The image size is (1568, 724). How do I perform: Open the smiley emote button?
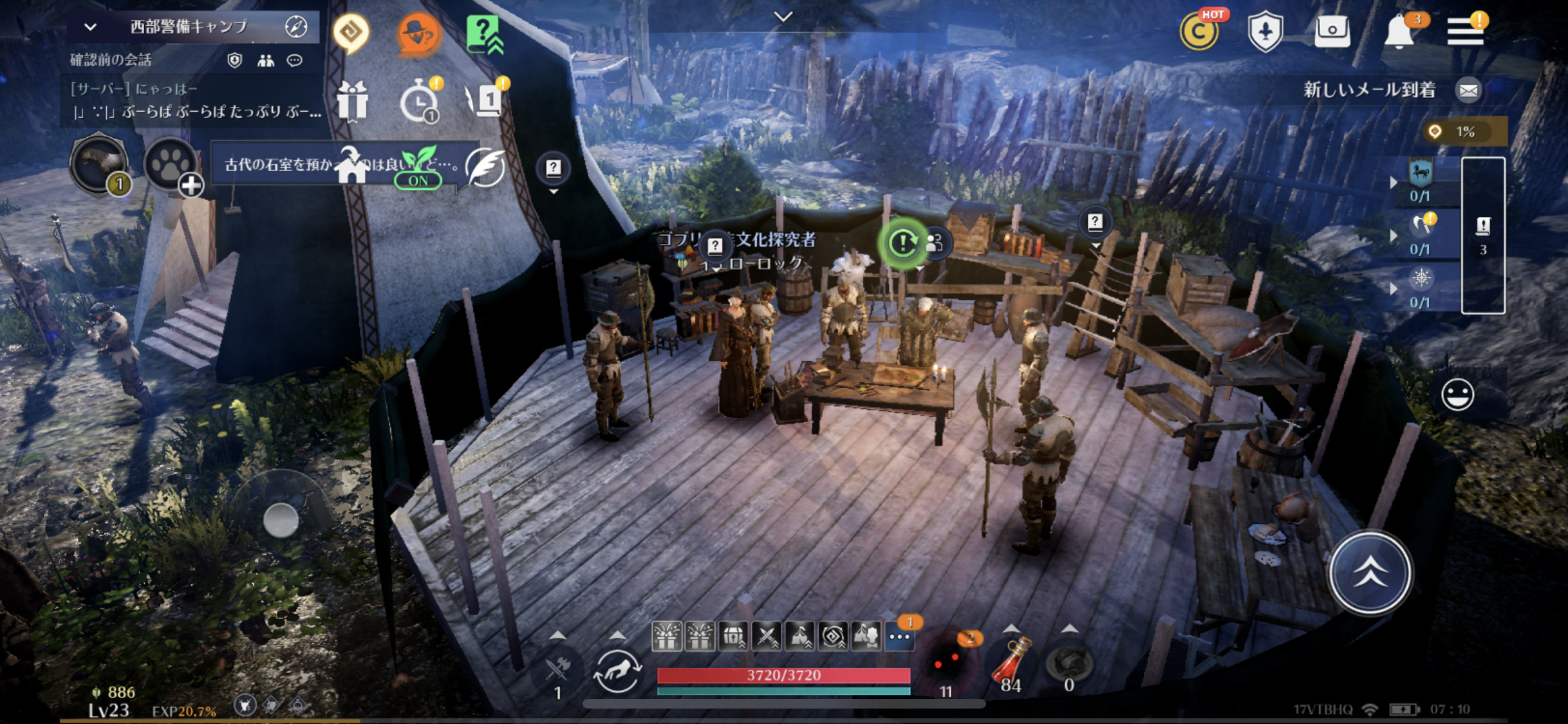click(x=1457, y=394)
